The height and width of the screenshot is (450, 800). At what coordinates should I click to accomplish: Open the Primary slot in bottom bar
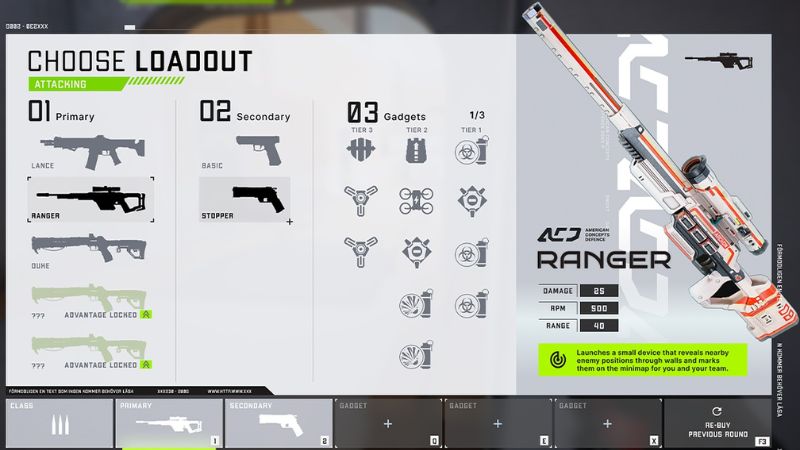coord(168,423)
